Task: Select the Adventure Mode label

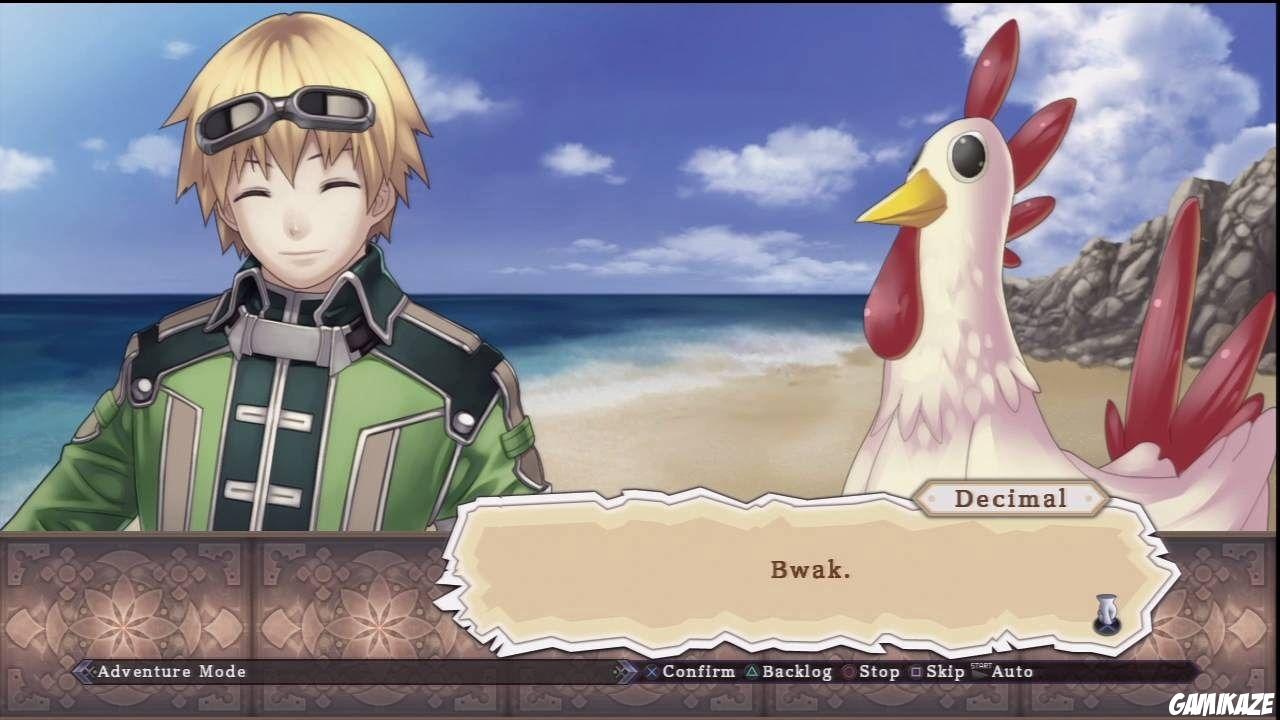Action: [x=170, y=672]
